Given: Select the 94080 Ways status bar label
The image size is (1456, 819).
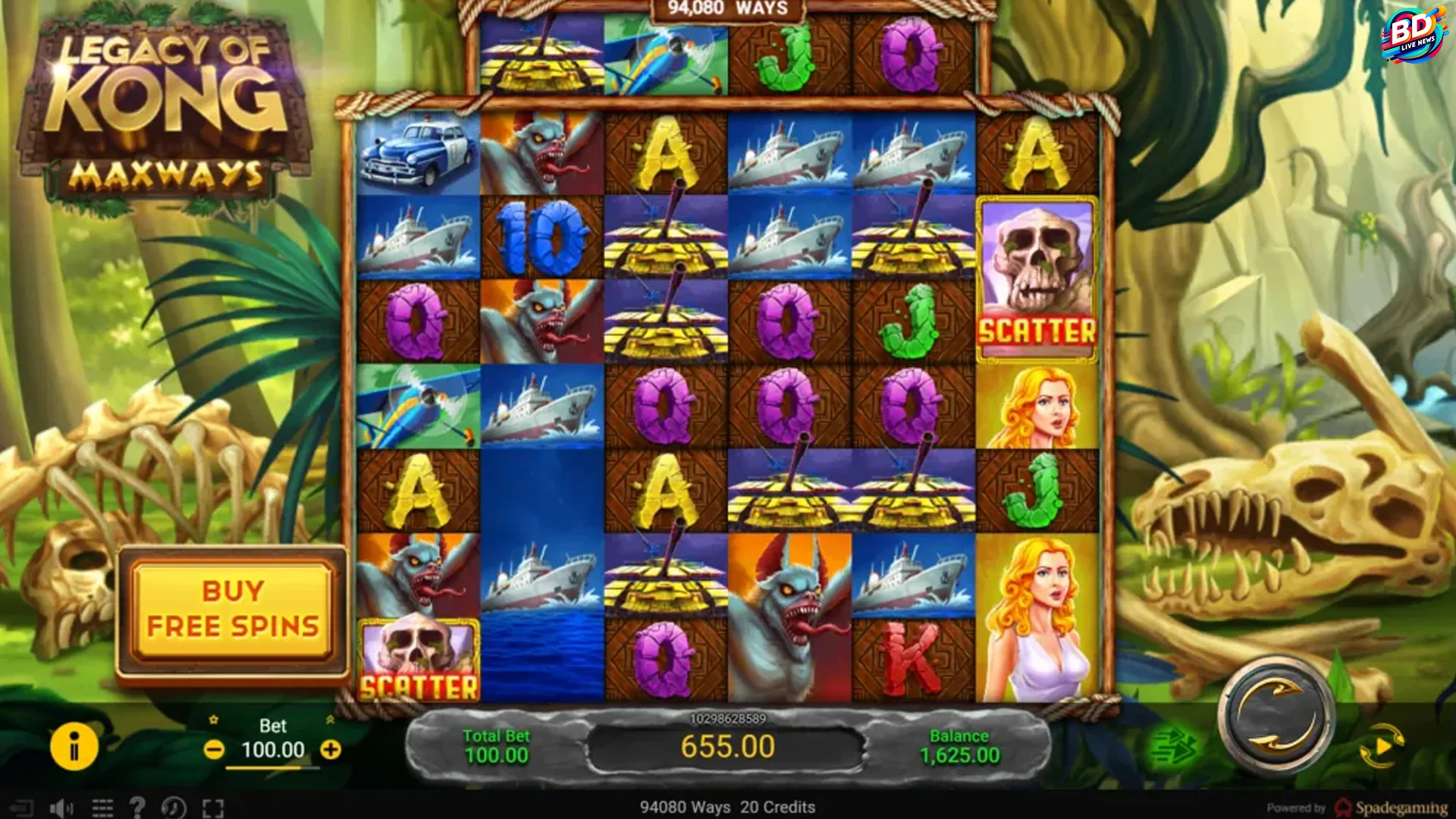Looking at the screenshot, I should tap(686, 808).
